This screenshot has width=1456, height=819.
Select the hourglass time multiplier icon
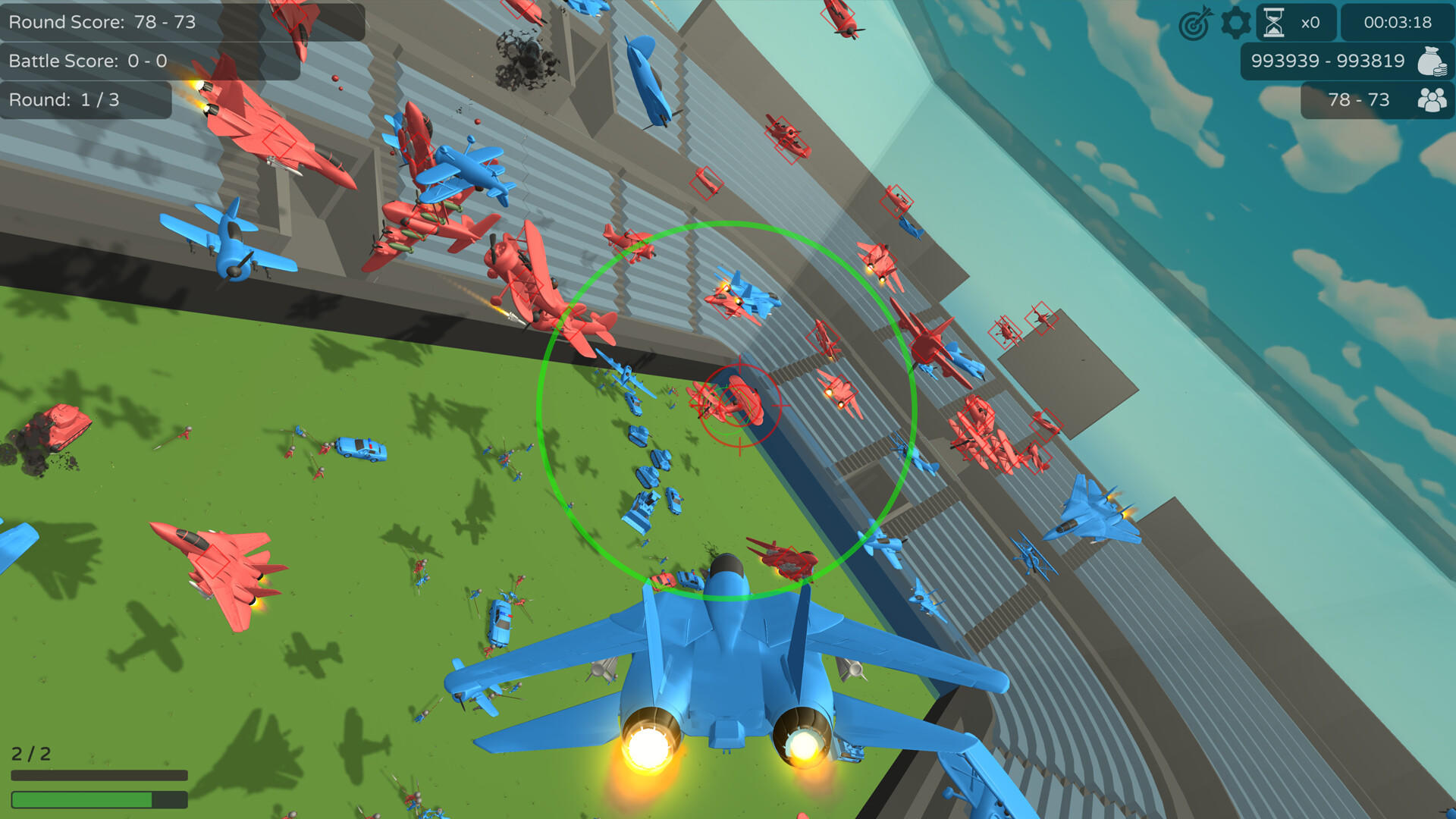1274,22
